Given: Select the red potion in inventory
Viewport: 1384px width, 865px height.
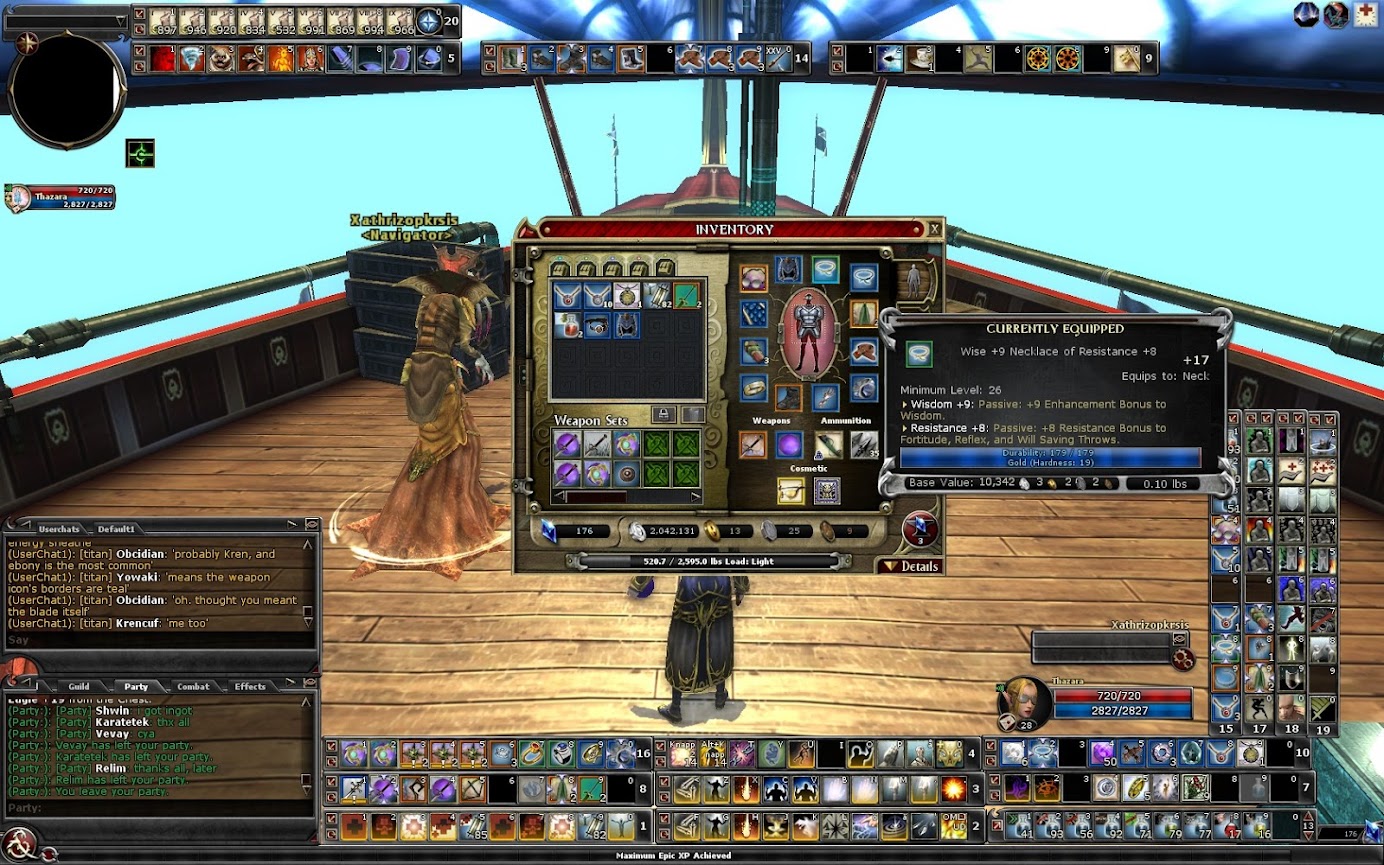Looking at the screenshot, I should click(567, 325).
